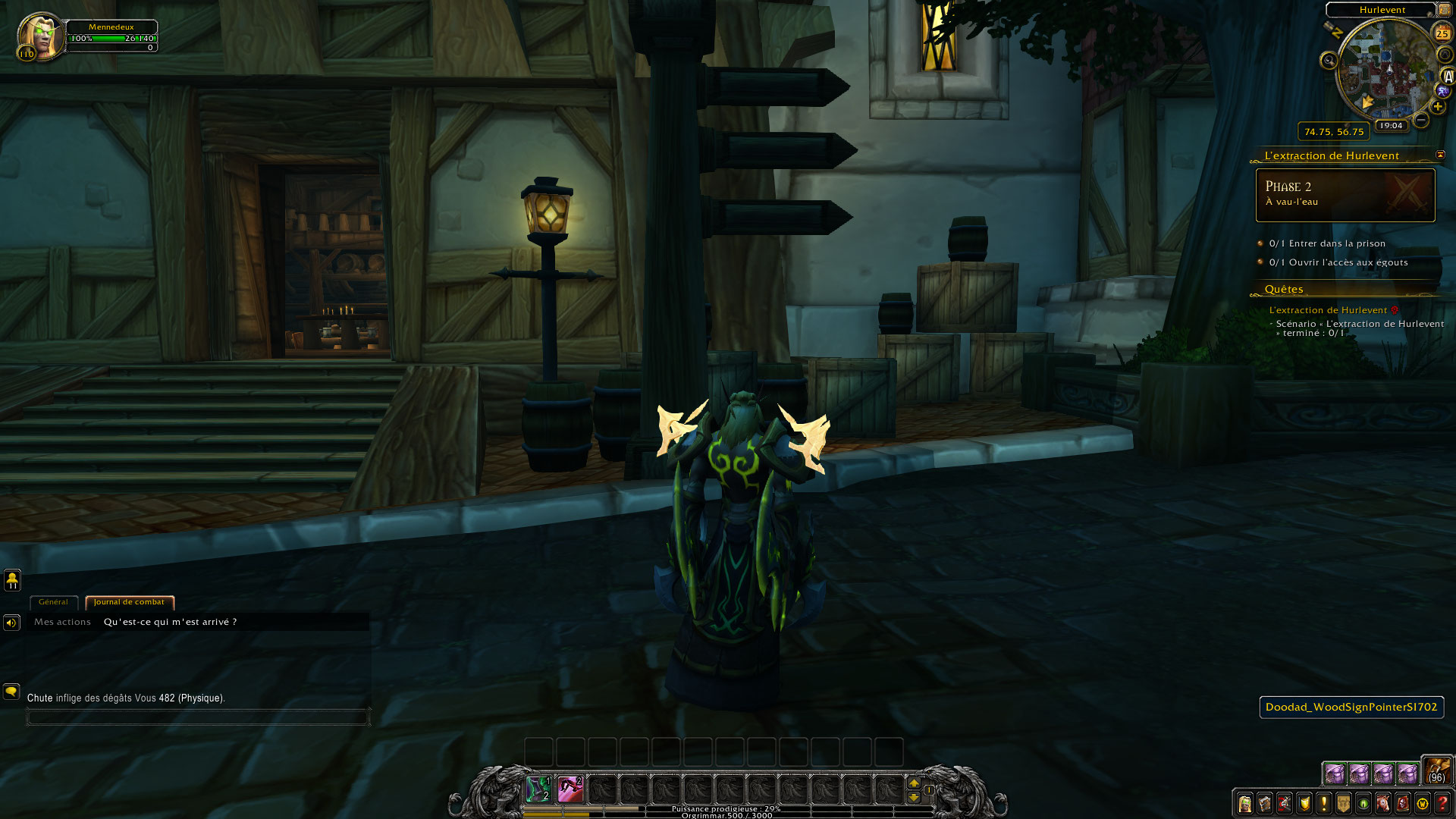Collapse the Quêtes section header
The width and height of the screenshot is (1456, 819).
1285,289
